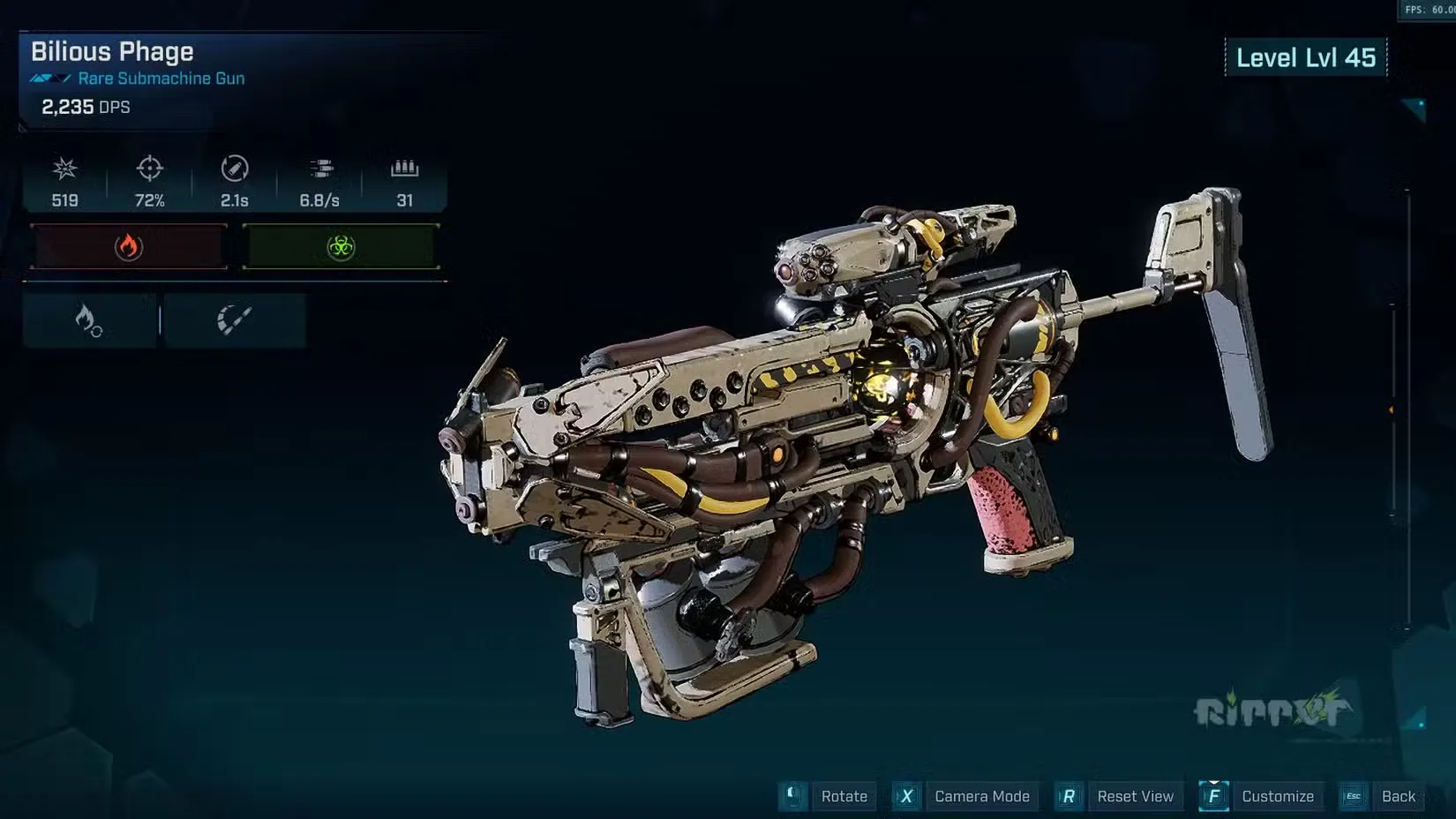Open the bullet perk tile
The height and width of the screenshot is (819, 1456).
point(235,320)
